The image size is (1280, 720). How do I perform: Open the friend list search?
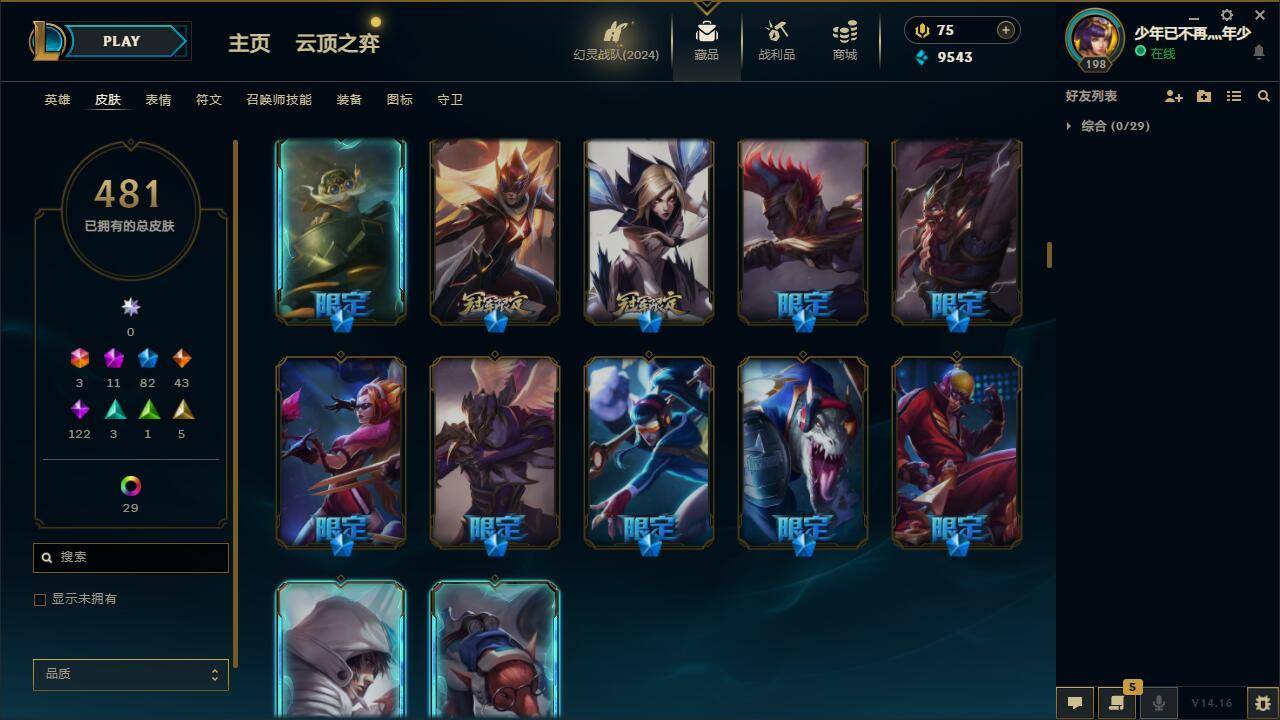(1264, 96)
